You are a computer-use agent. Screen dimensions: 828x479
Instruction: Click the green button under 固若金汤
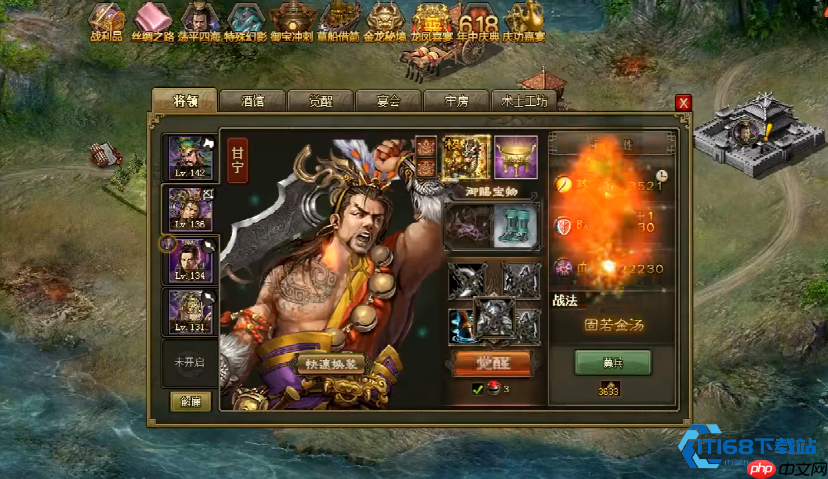[612, 361]
